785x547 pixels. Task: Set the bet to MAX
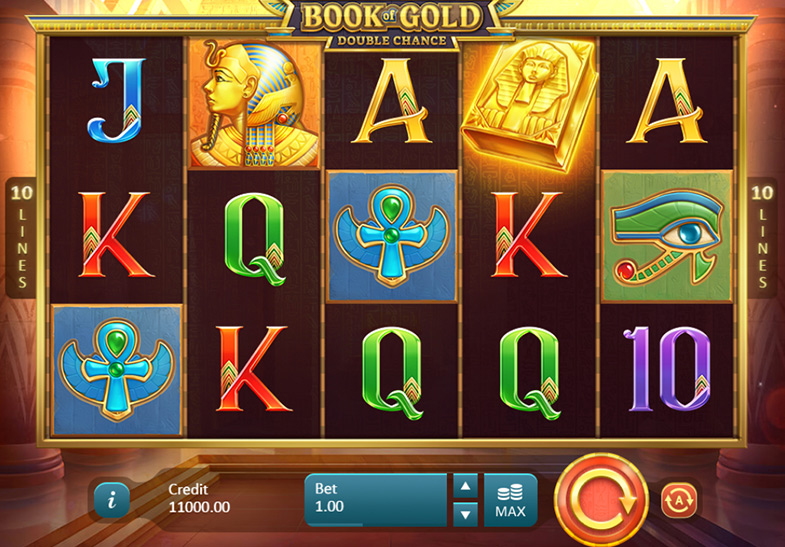click(x=510, y=500)
